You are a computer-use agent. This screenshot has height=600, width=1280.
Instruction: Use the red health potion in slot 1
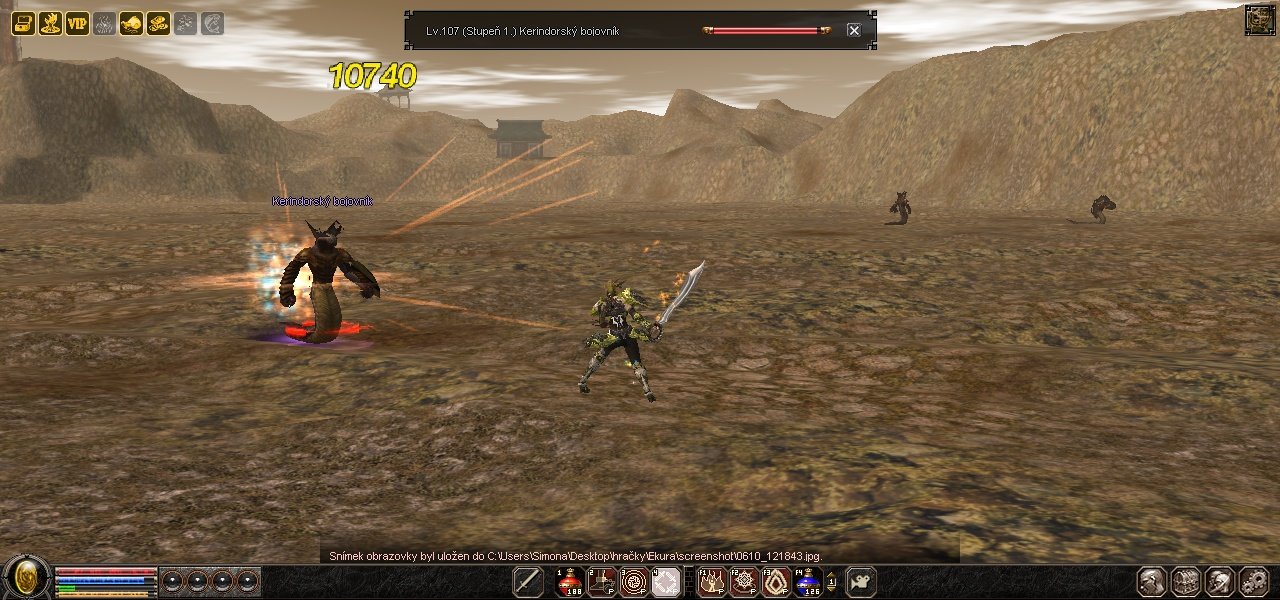coord(570,581)
